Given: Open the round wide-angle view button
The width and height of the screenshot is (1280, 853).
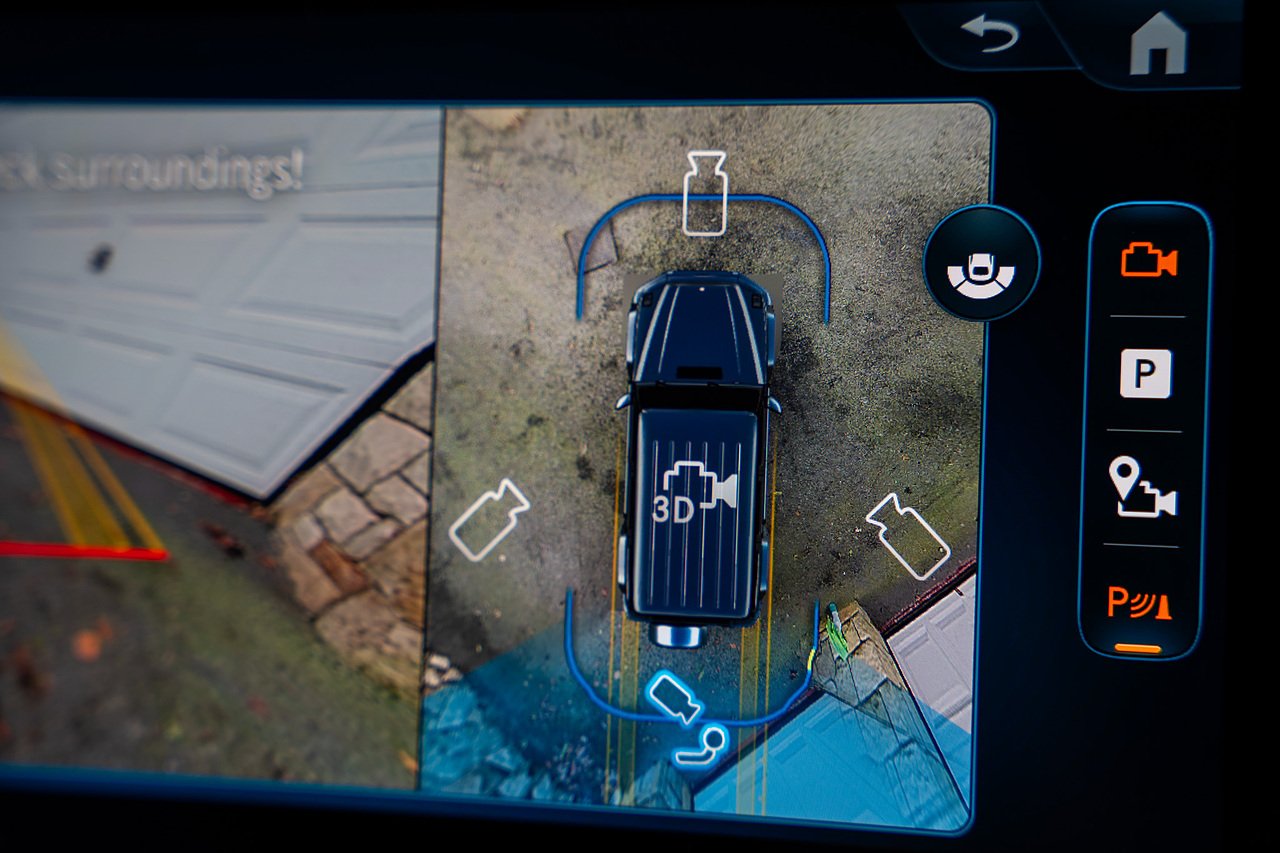Looking at the screenshot, I should [x=981, y=264].
